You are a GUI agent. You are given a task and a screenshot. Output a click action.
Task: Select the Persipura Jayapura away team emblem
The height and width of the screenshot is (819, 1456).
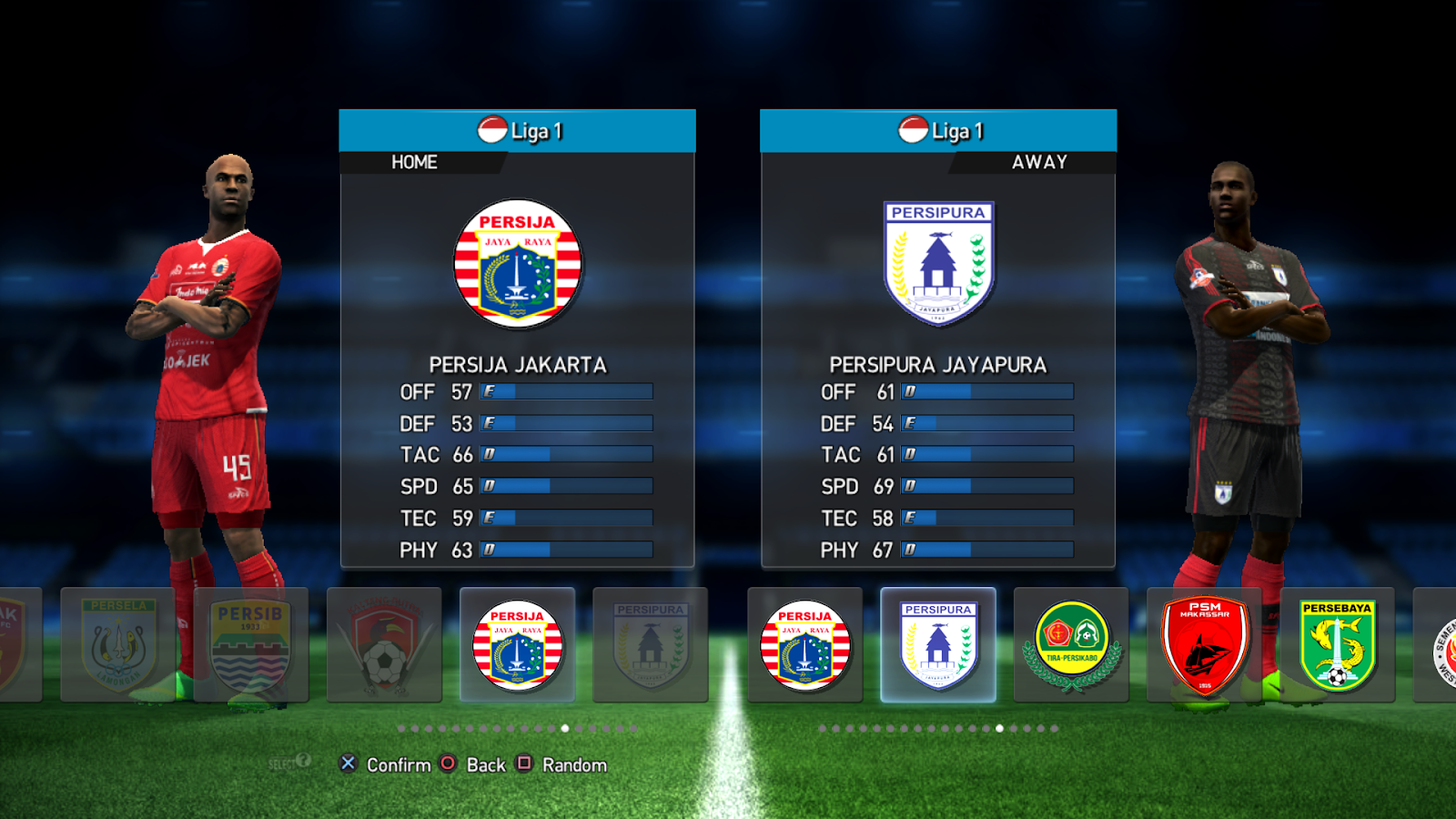tap(940, 264)
